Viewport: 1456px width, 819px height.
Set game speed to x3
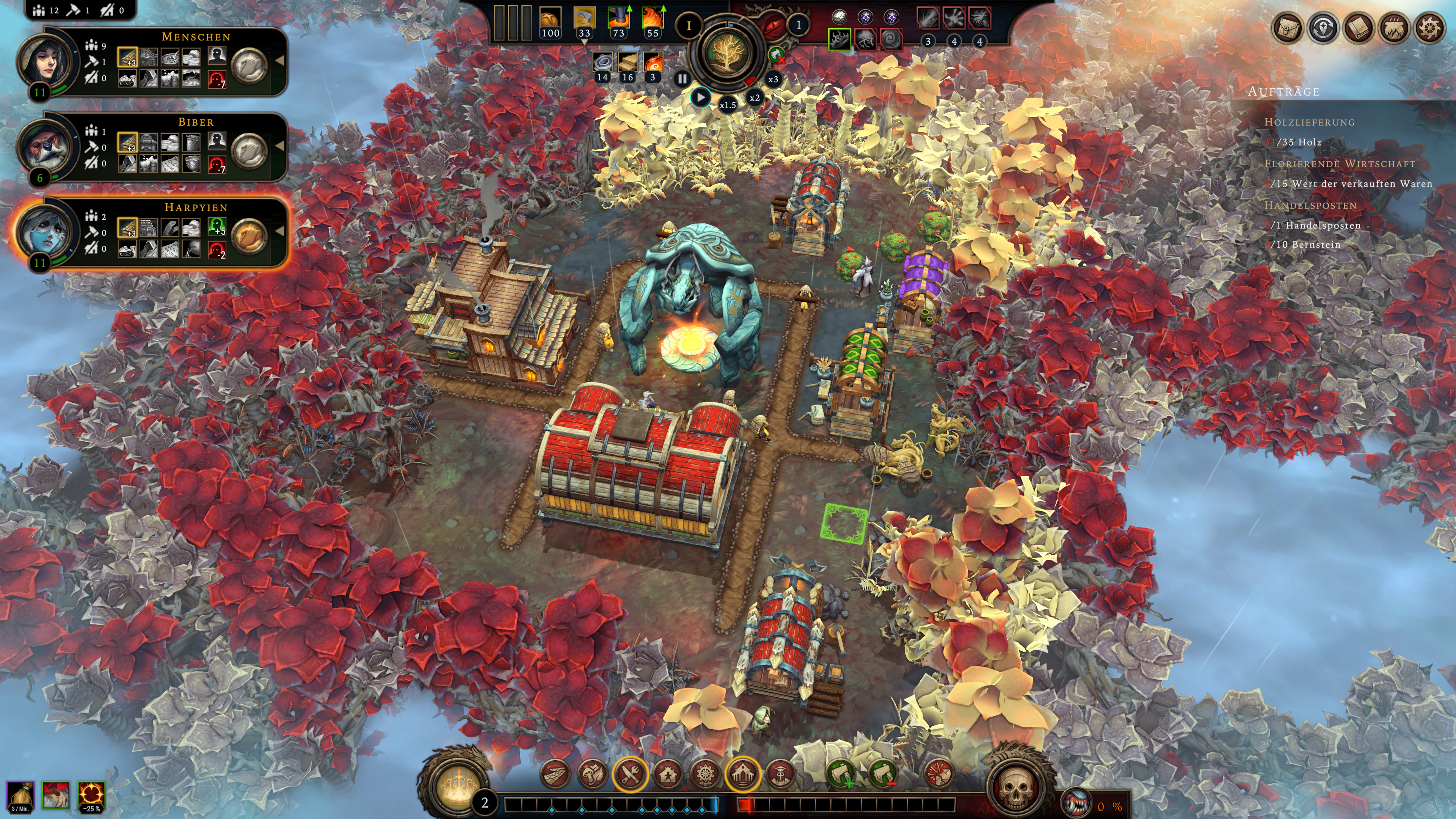point(773,80)
